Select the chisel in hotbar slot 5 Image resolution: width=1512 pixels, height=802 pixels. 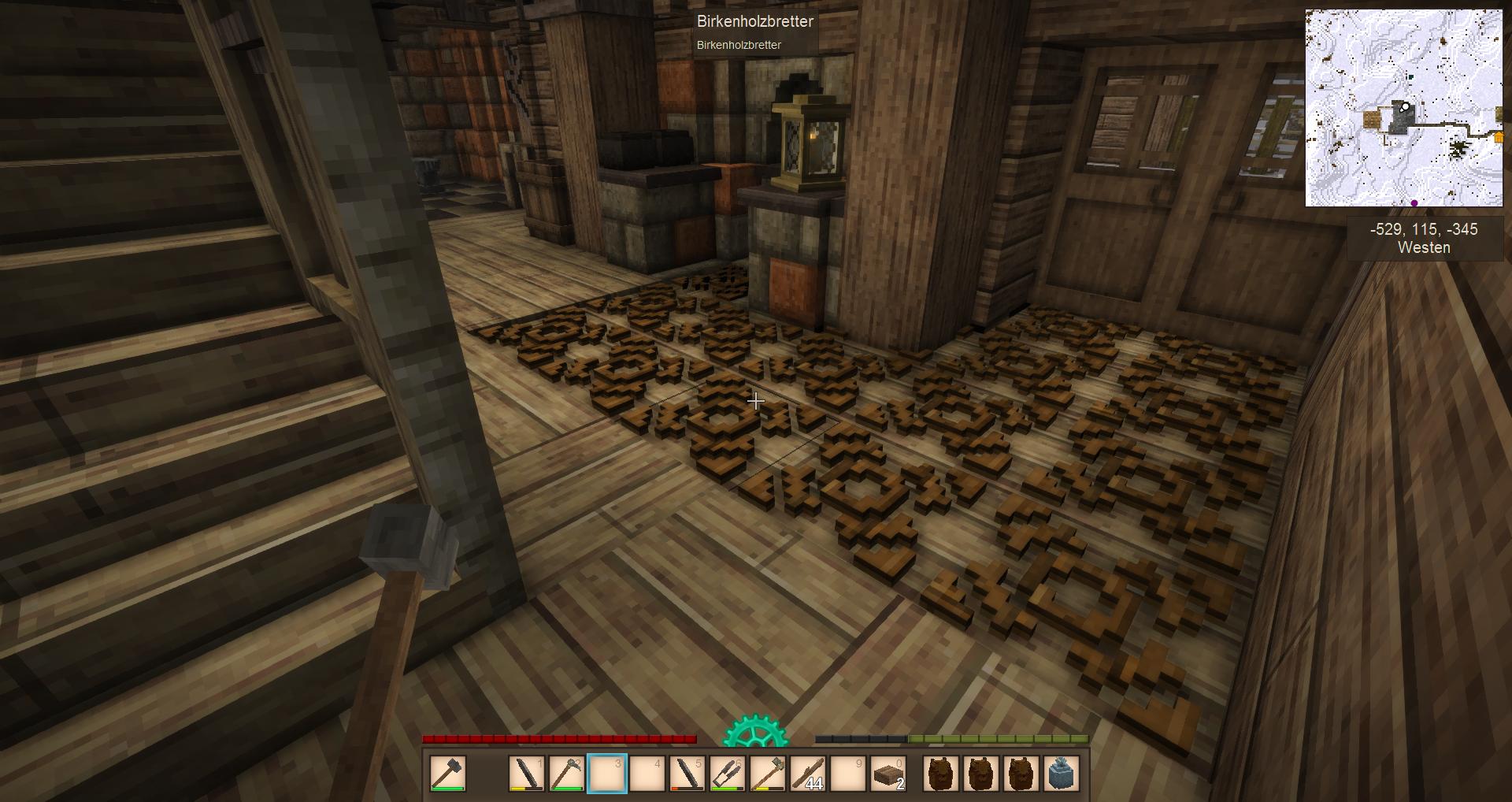(687, 773)
